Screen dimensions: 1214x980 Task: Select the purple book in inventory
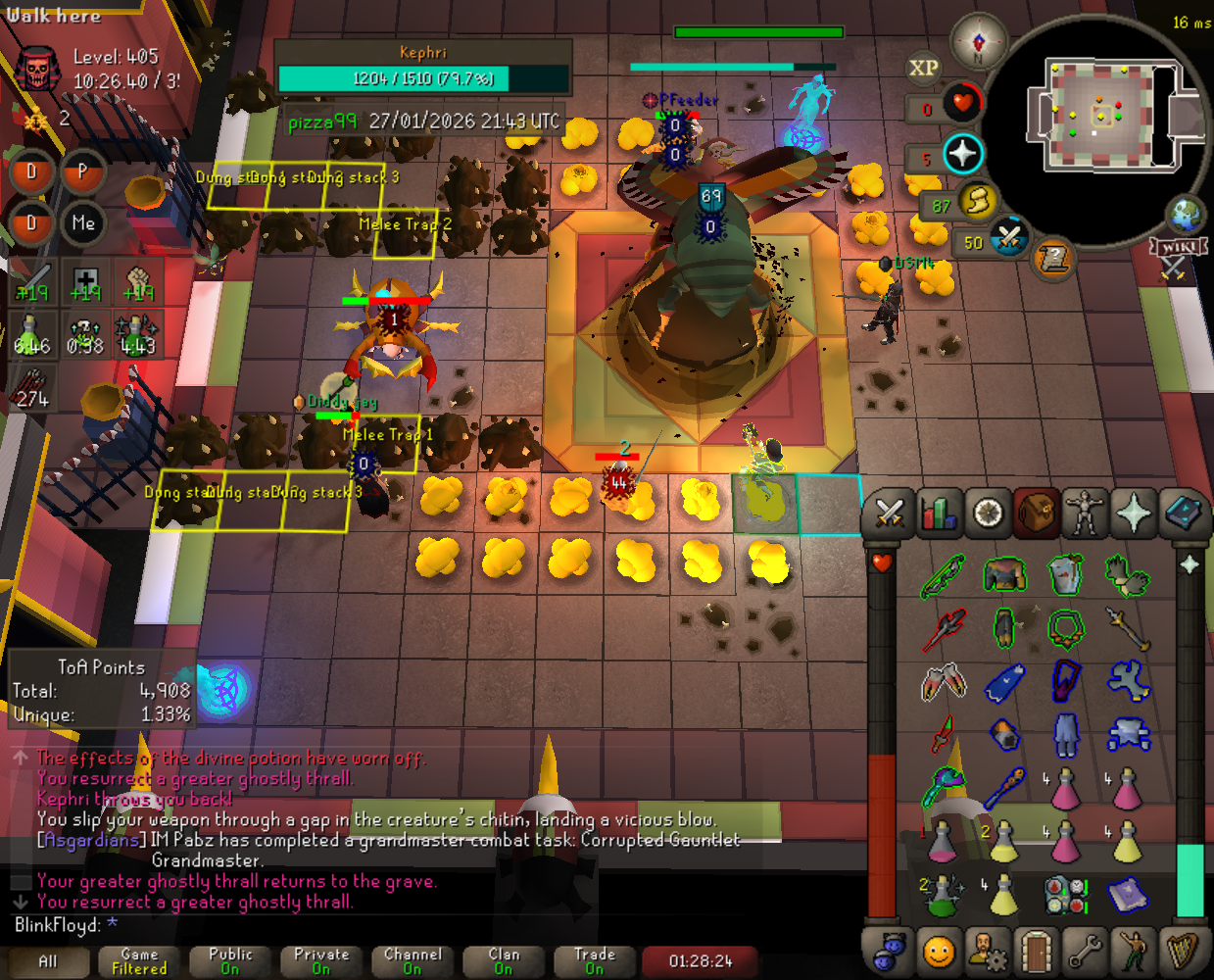tap(1127, 894)
